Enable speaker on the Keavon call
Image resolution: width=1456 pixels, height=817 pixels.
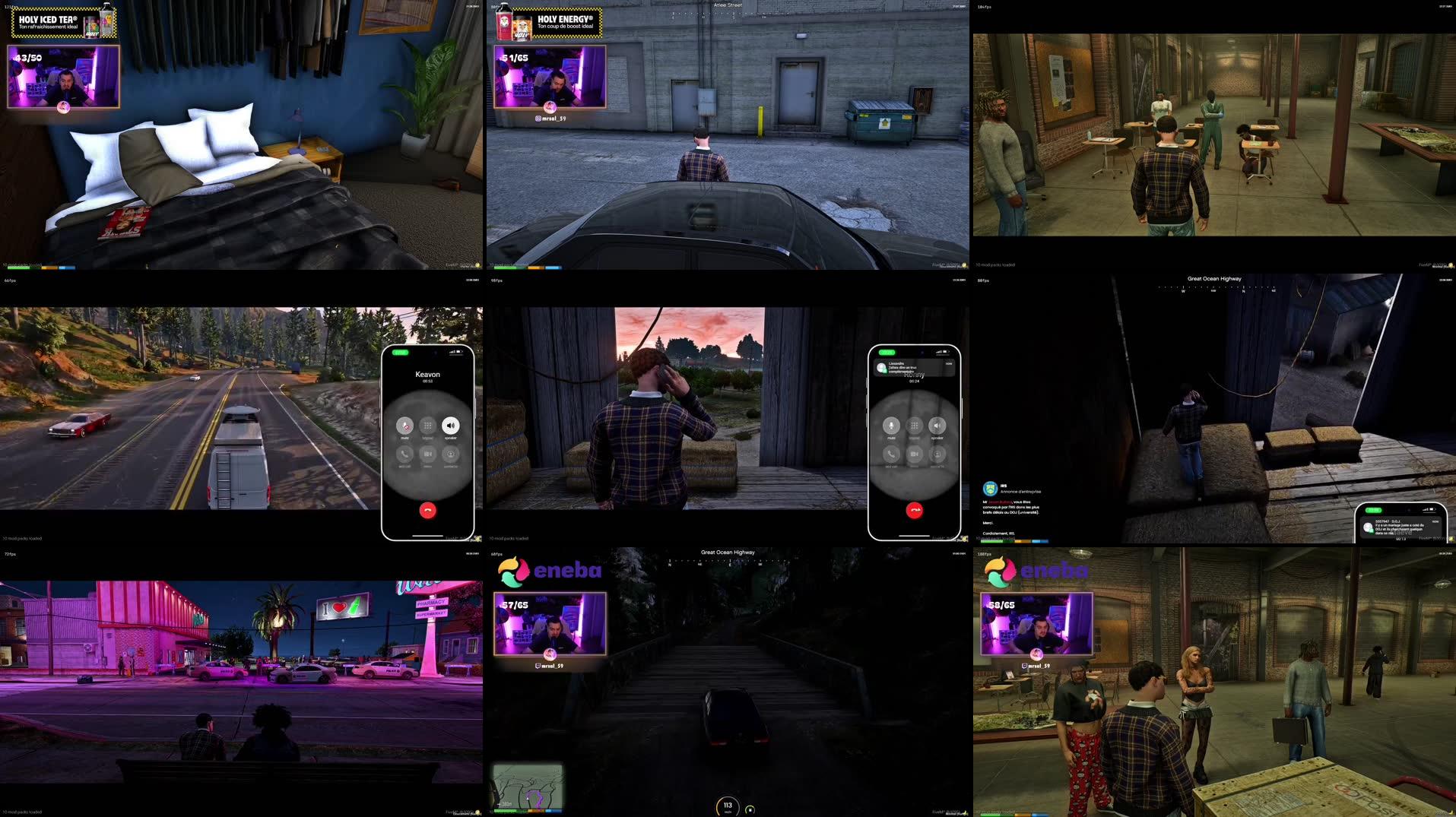pyautogui.click(x=450, y=426)
